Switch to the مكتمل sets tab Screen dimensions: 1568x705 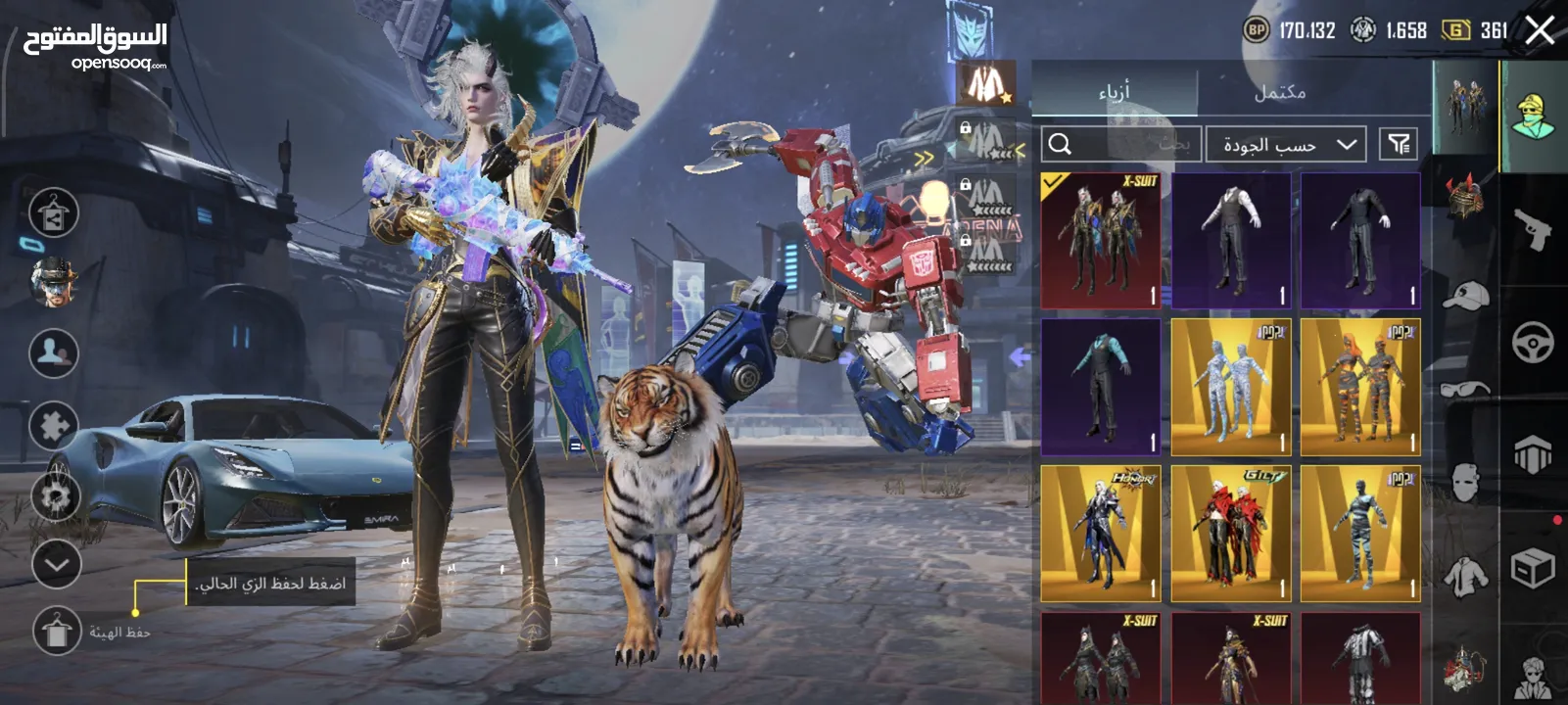click(x=1279, y=92)
